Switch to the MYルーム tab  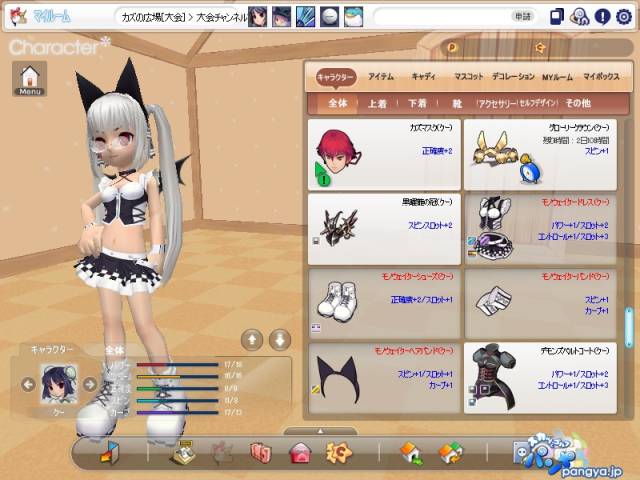[x=558, y=76]
